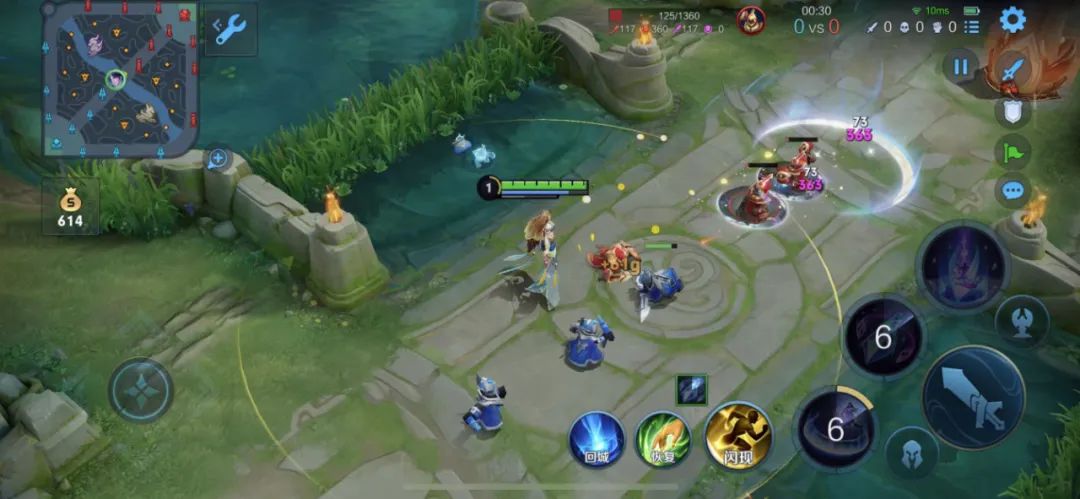Hit the large sword basic attack button
The image size is (1080, 499).
pos(973,397)
